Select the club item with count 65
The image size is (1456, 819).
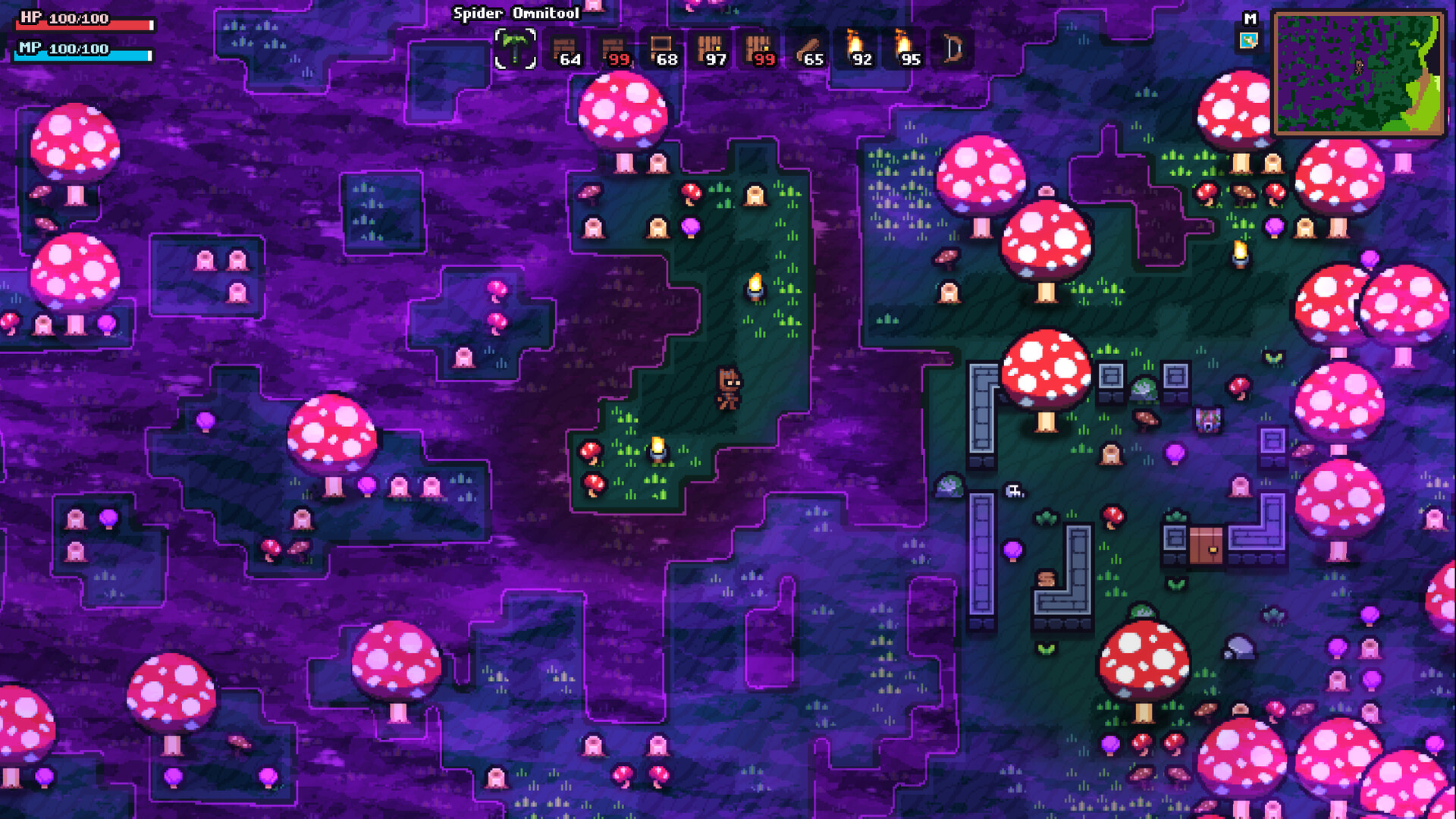click(x=808, y=49)
